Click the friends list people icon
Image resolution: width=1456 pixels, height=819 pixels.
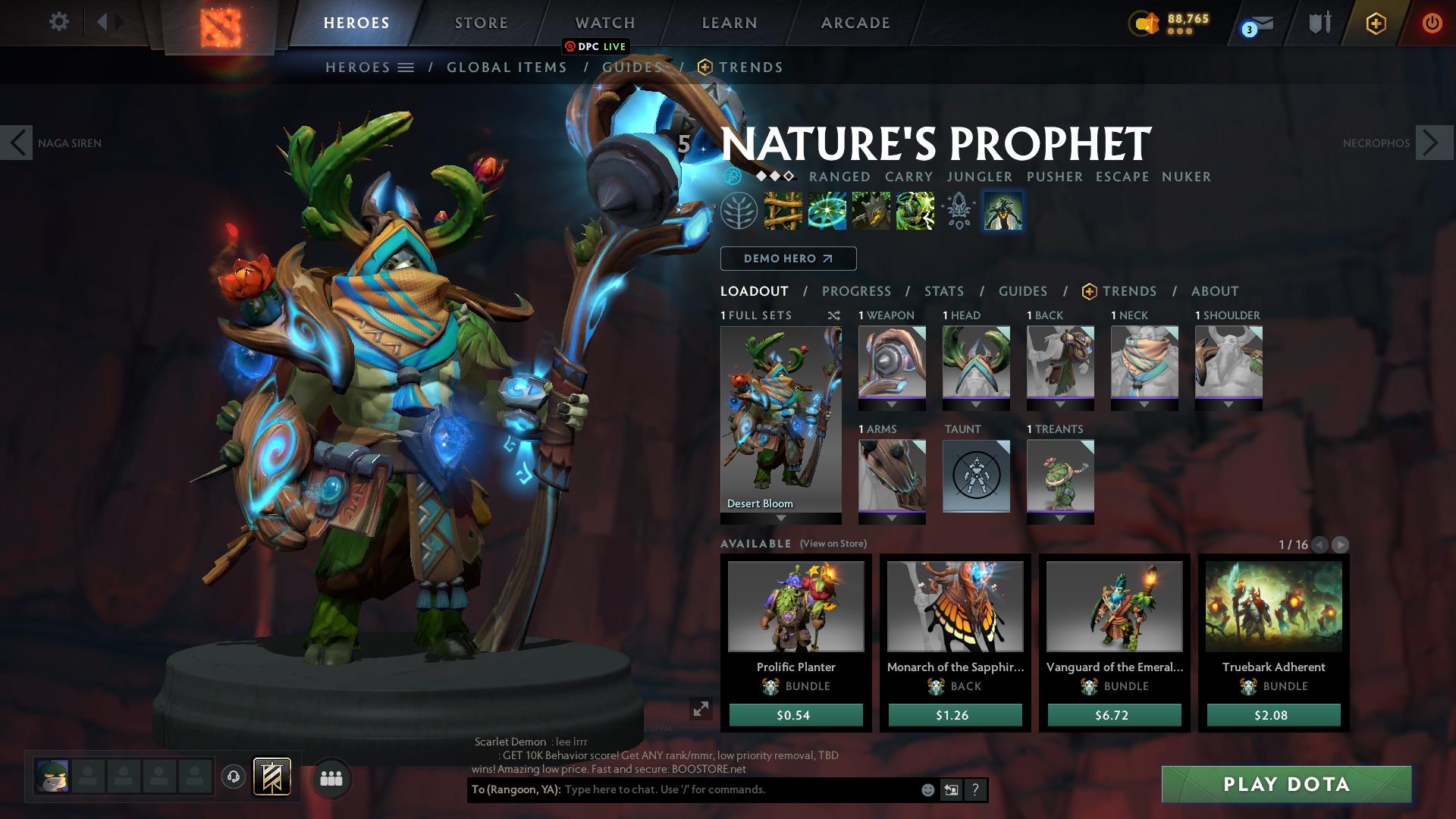pyautogui.click(x=331, y=777)
